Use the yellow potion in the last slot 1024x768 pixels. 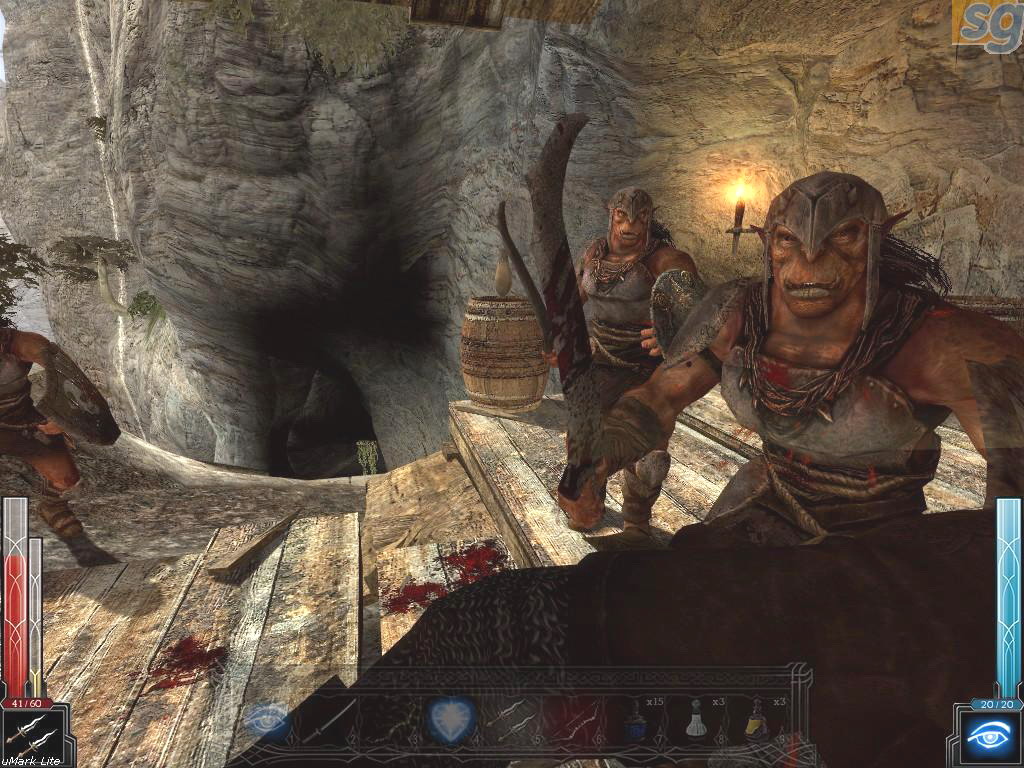pos(757,721)
